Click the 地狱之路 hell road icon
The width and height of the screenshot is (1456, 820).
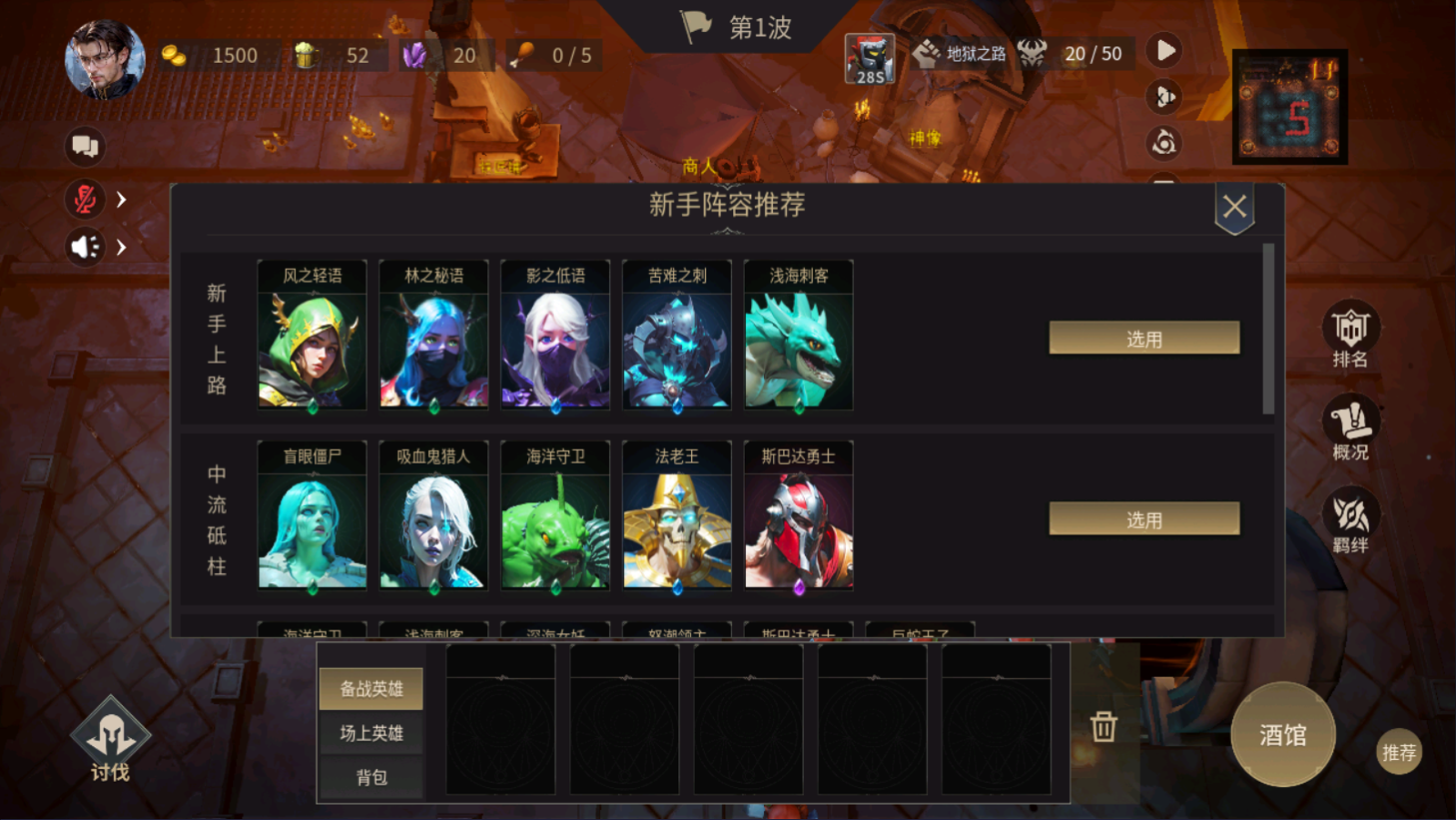(x=929, y=55)
